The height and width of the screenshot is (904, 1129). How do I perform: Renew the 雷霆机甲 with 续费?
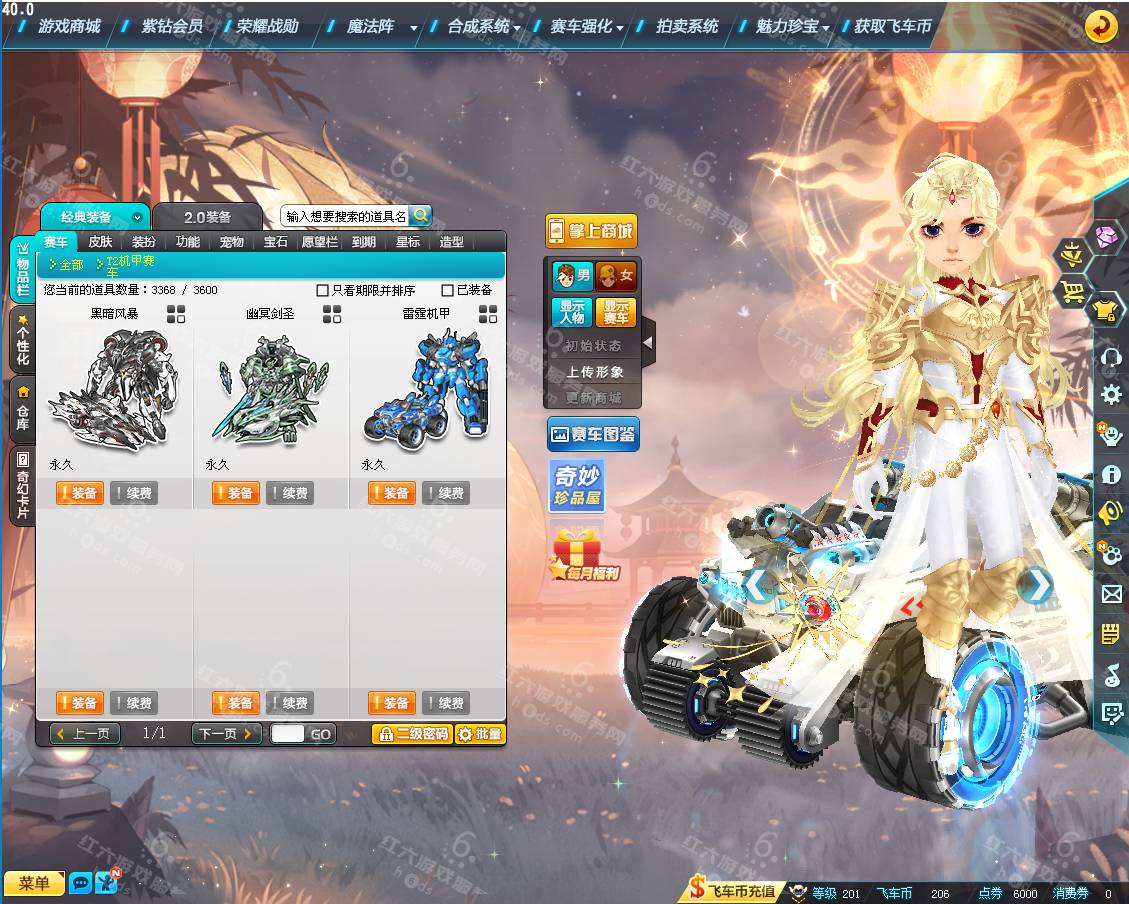tap(445, 493)
